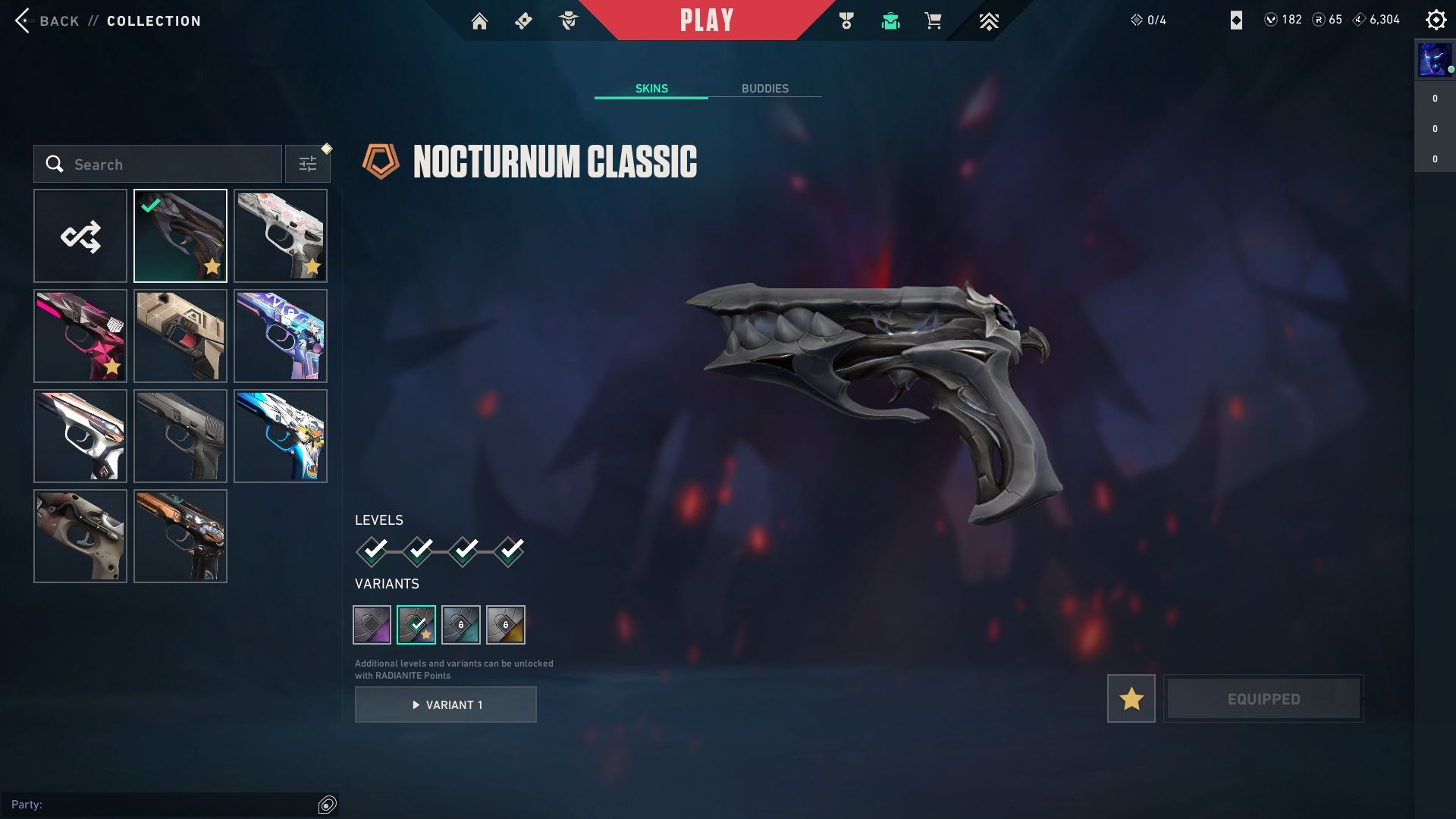The width and height of the screenshot is (1456, 819).
Task: Select the equipped Nocturnum Classic thumbnail
Action: point(180,236)
